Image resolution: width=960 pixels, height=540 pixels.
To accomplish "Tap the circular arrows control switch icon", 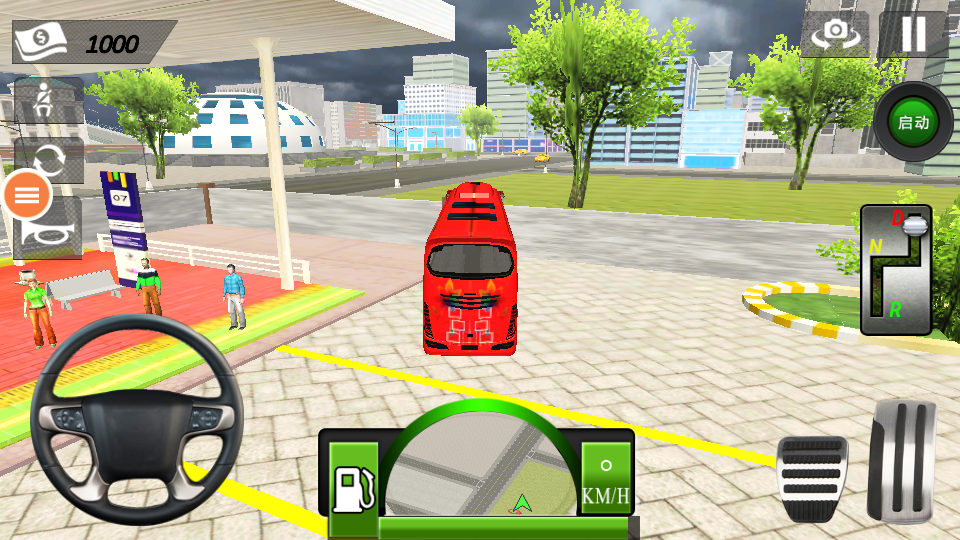I will pyautogui.click(x=48, y=160).
